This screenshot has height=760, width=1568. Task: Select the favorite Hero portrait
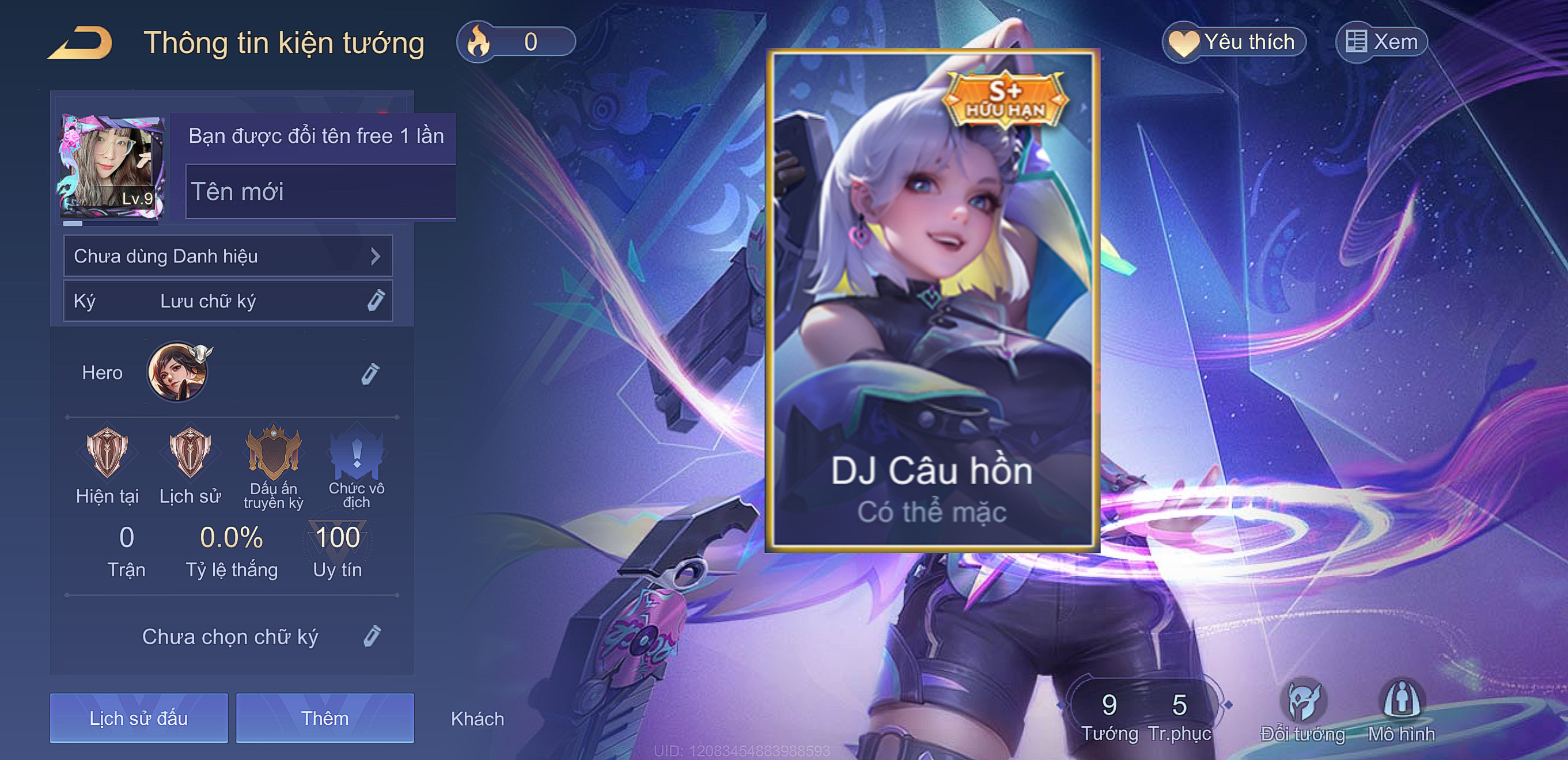pos(177,372)
